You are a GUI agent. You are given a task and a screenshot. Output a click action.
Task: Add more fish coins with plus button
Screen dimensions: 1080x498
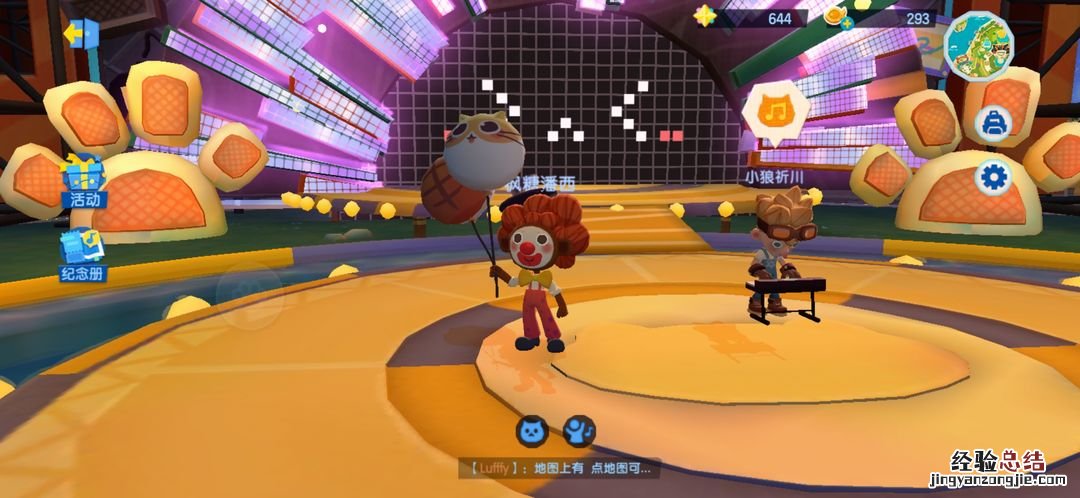(847, 24)
